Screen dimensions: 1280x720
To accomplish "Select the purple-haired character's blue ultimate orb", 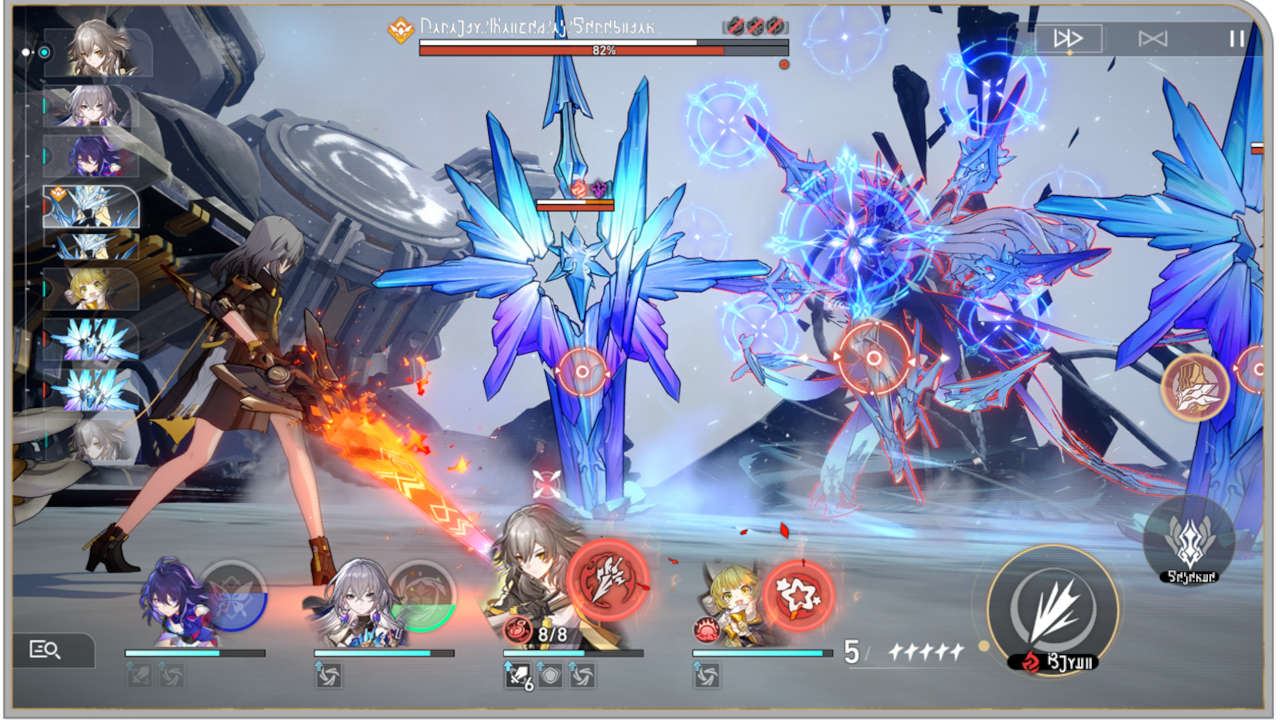I will tap(233, 596).
